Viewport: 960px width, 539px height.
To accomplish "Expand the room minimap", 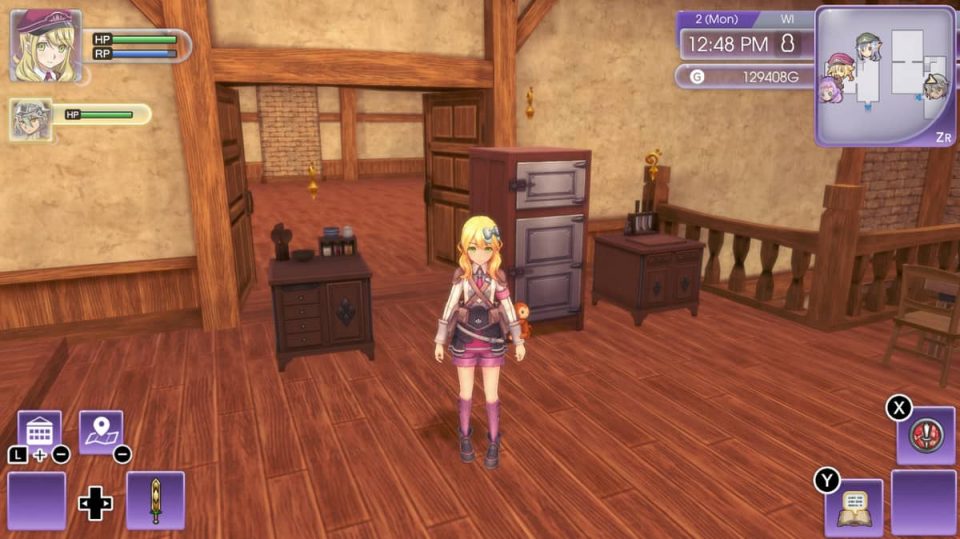I will point(885,77).
